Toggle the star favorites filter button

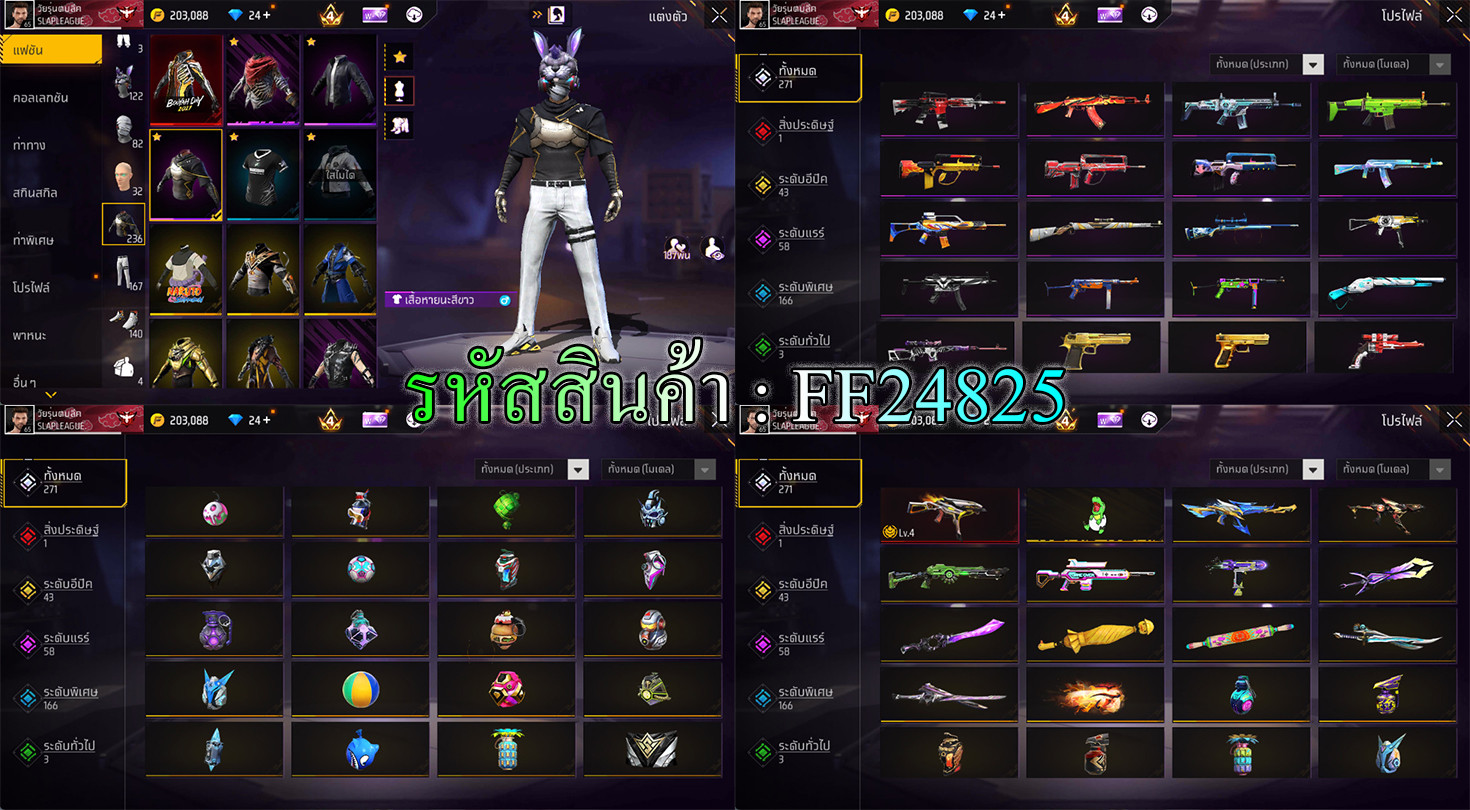(399, 57)
